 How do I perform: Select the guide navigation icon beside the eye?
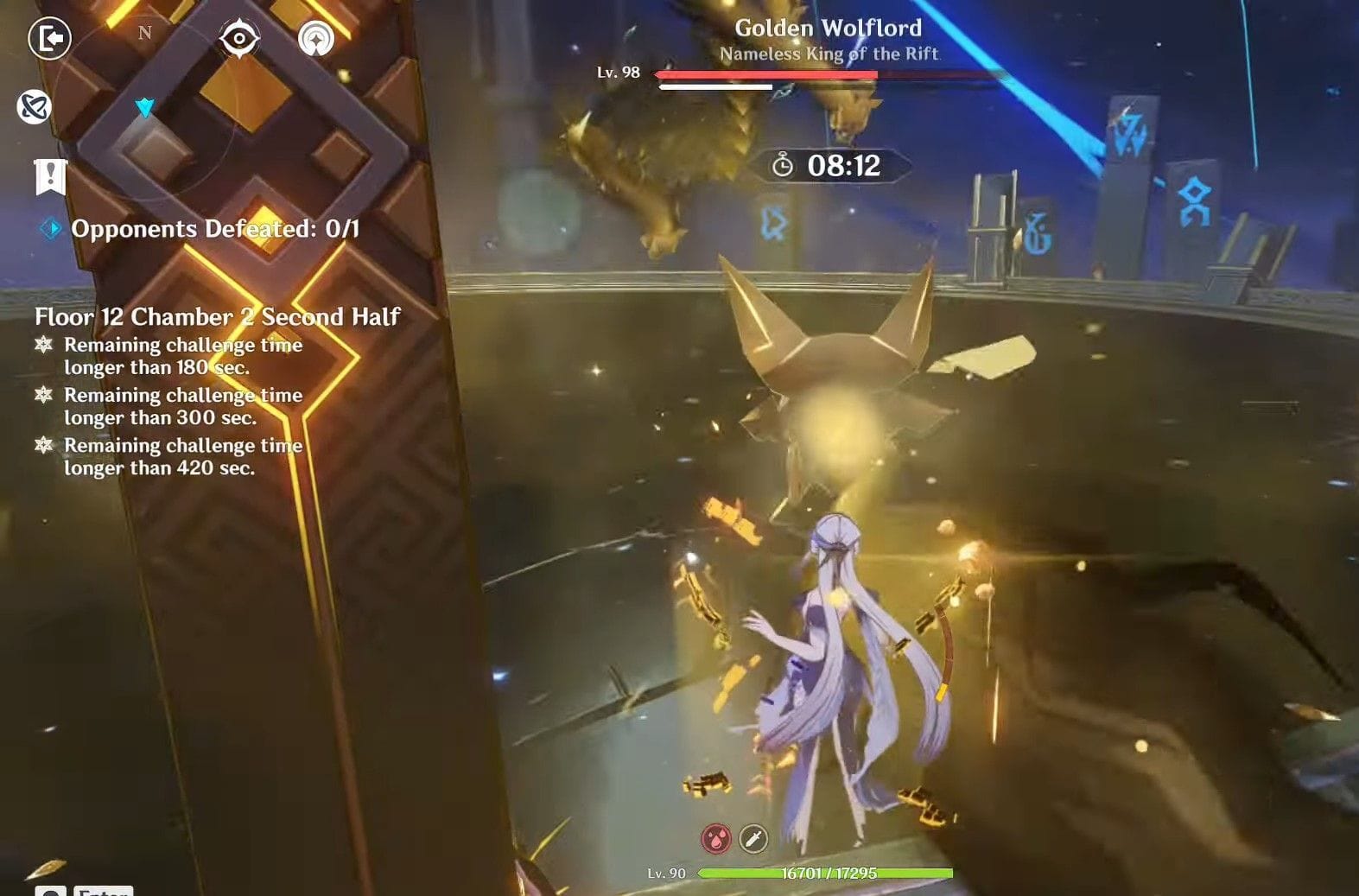coord(314,40)
